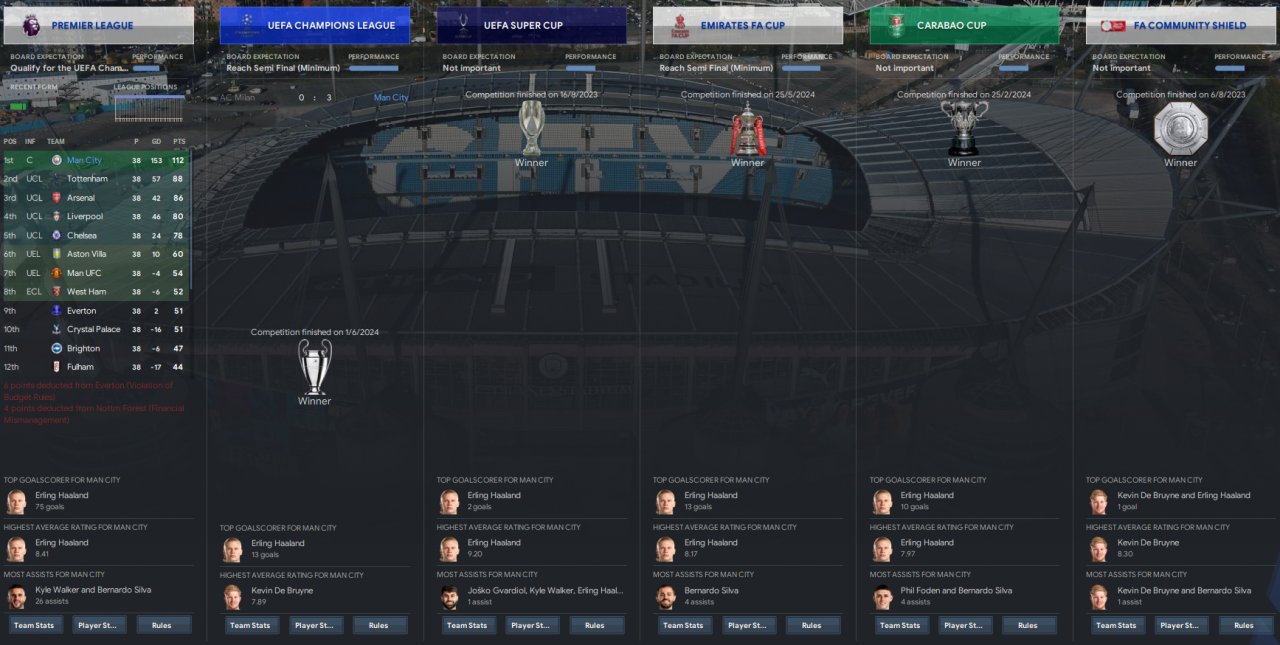The height and width of the screenshot is (645, 1280).
Task: Open Everton's row in the league table
Action: [82, 311]
